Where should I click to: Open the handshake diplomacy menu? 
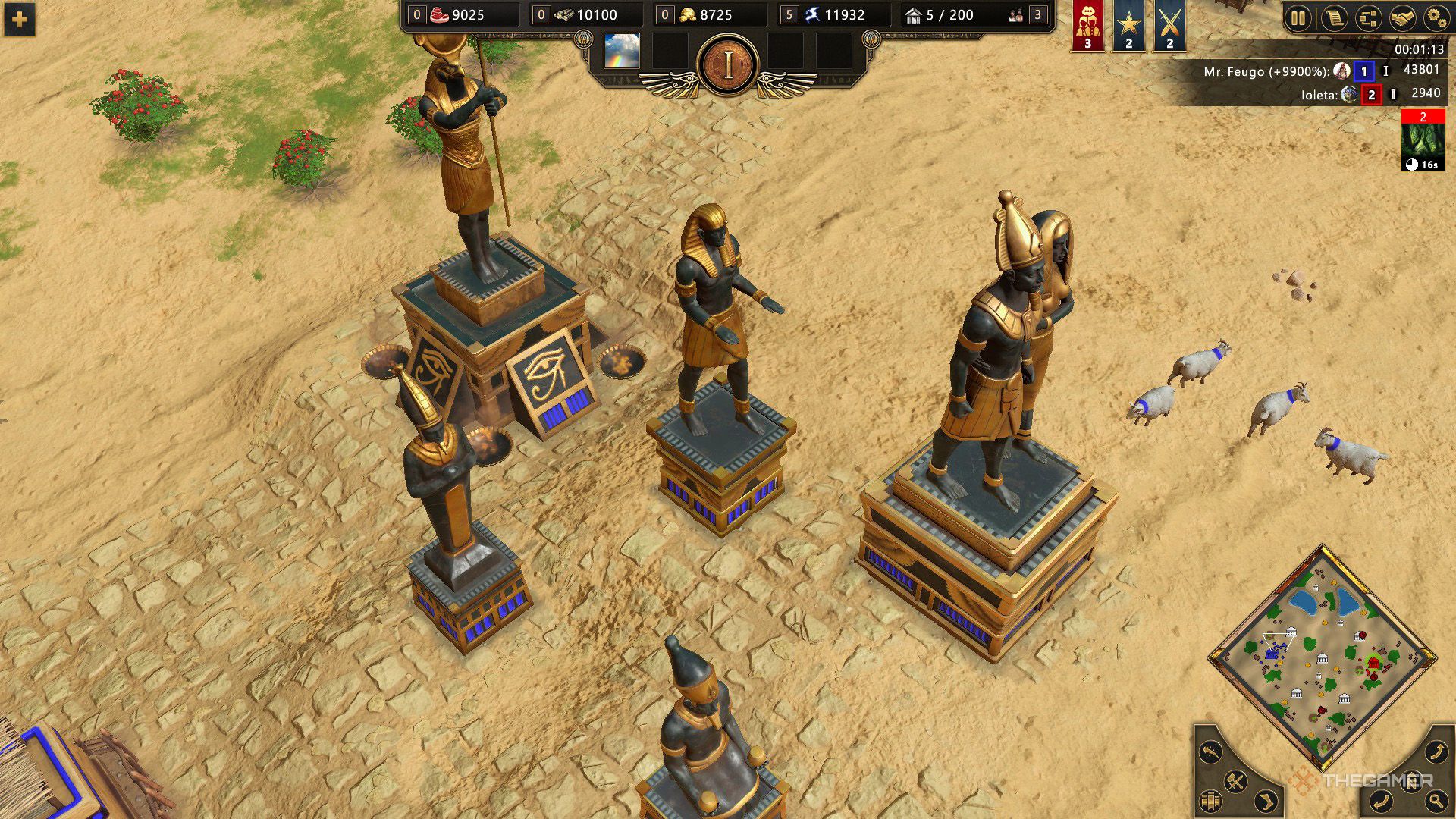pyautogui.click(x=1402, y=17)
